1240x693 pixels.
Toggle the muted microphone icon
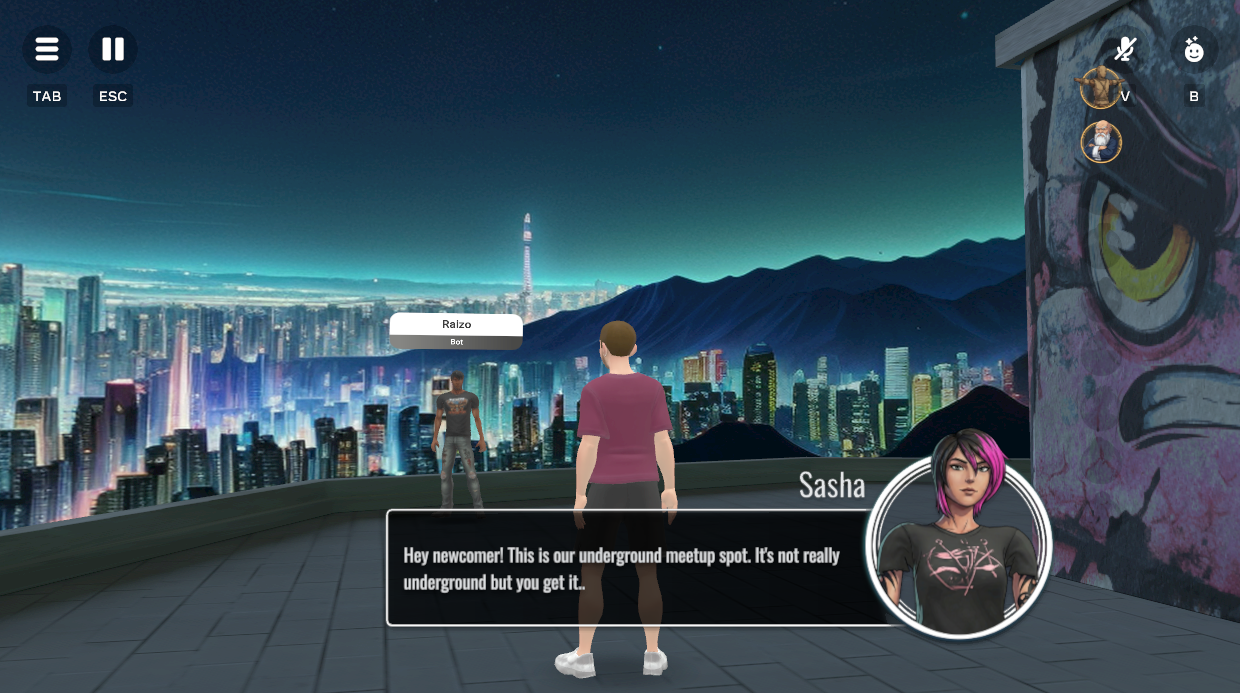[x=1126, y=49]
